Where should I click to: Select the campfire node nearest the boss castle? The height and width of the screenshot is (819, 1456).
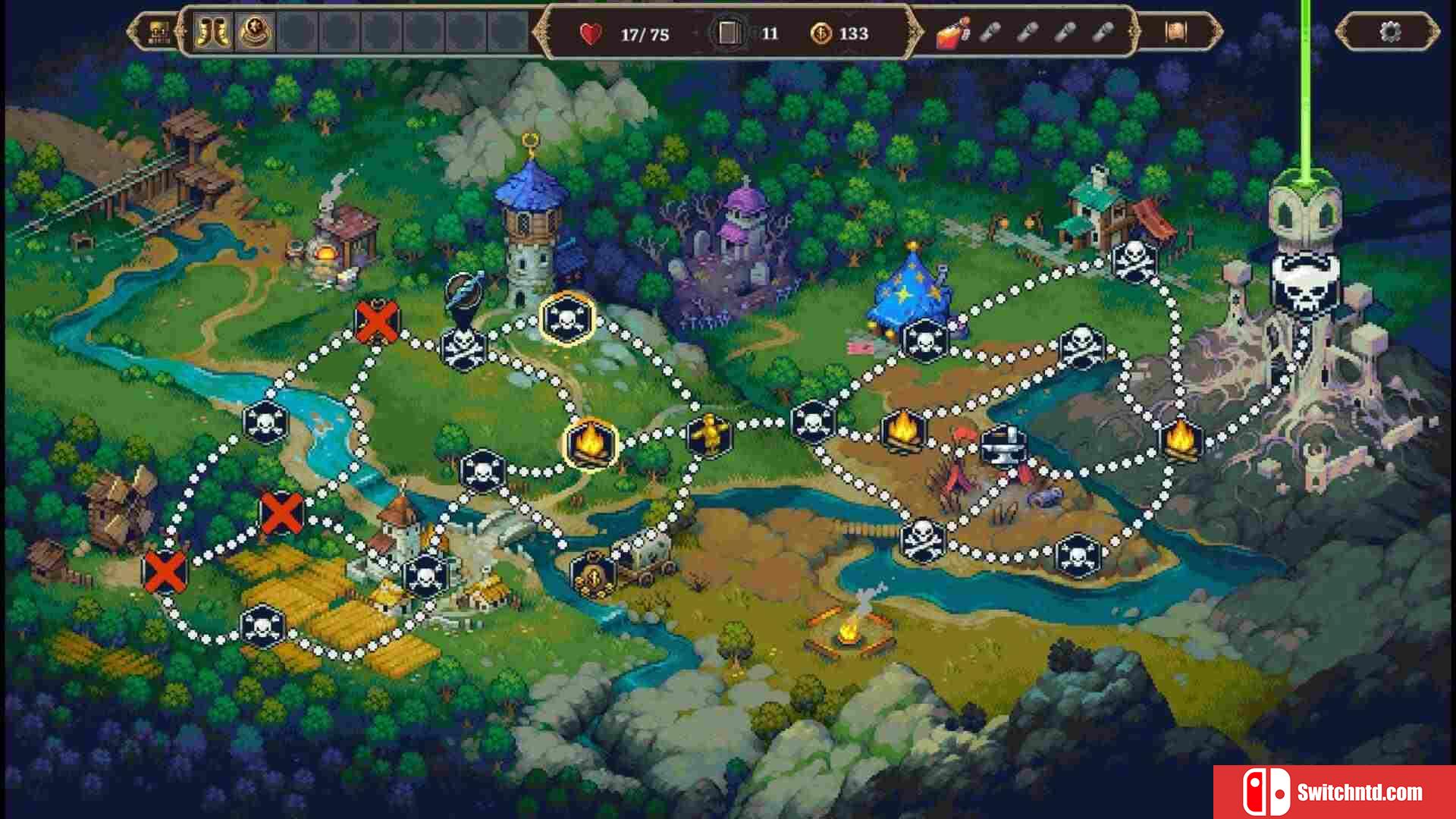click(1180, 440)
